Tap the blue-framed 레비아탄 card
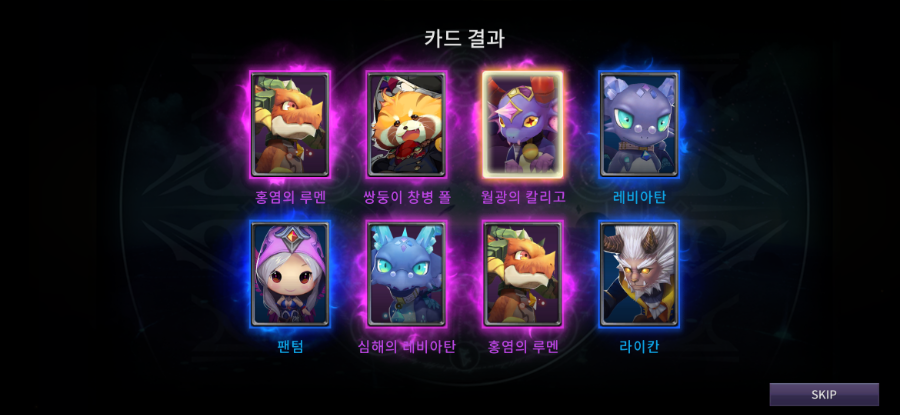The width and height of the screenshot is (900, 415). tap(639, 125)
